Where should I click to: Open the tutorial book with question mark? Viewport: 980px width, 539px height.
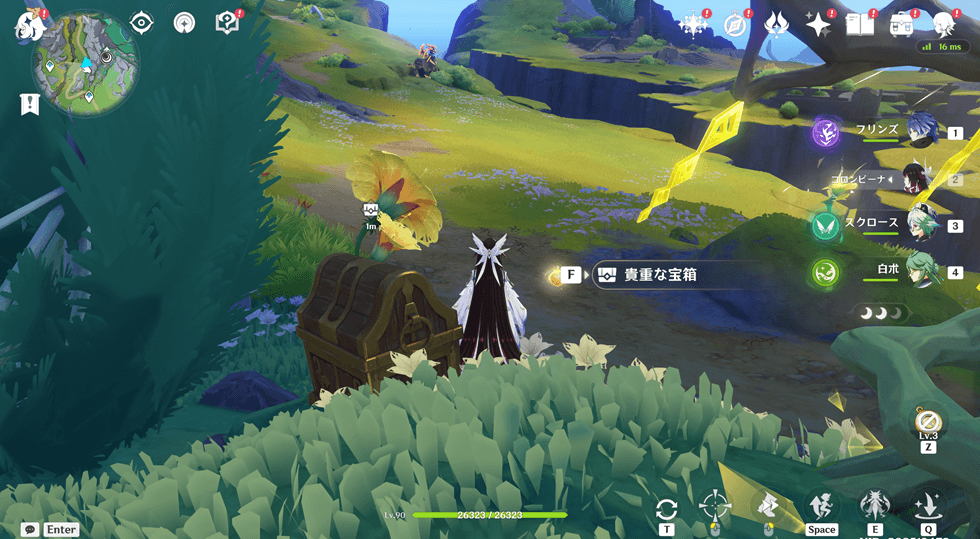(228, 23)
